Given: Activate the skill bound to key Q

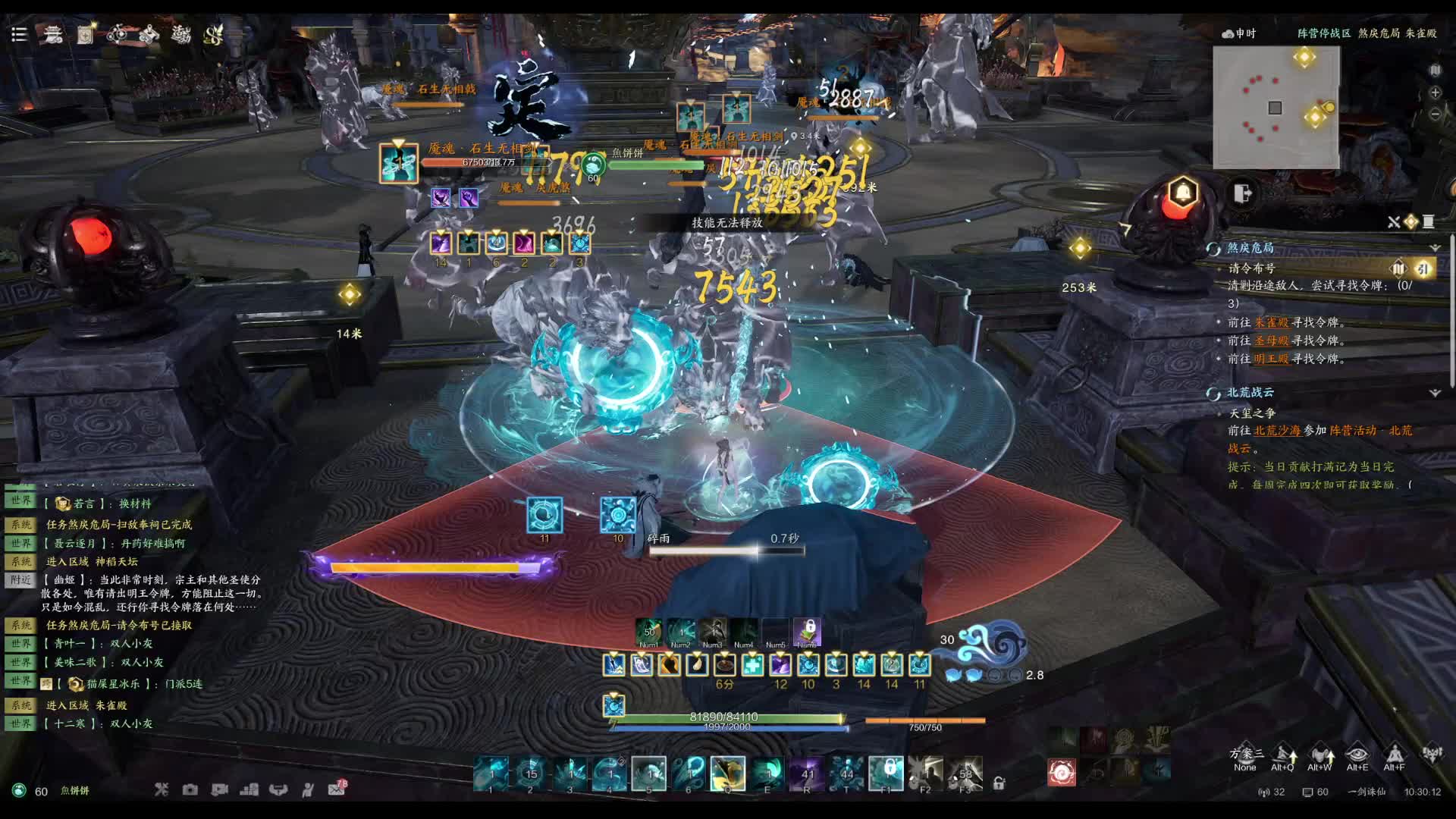Looking at the screenshot, I should (727, 773).
